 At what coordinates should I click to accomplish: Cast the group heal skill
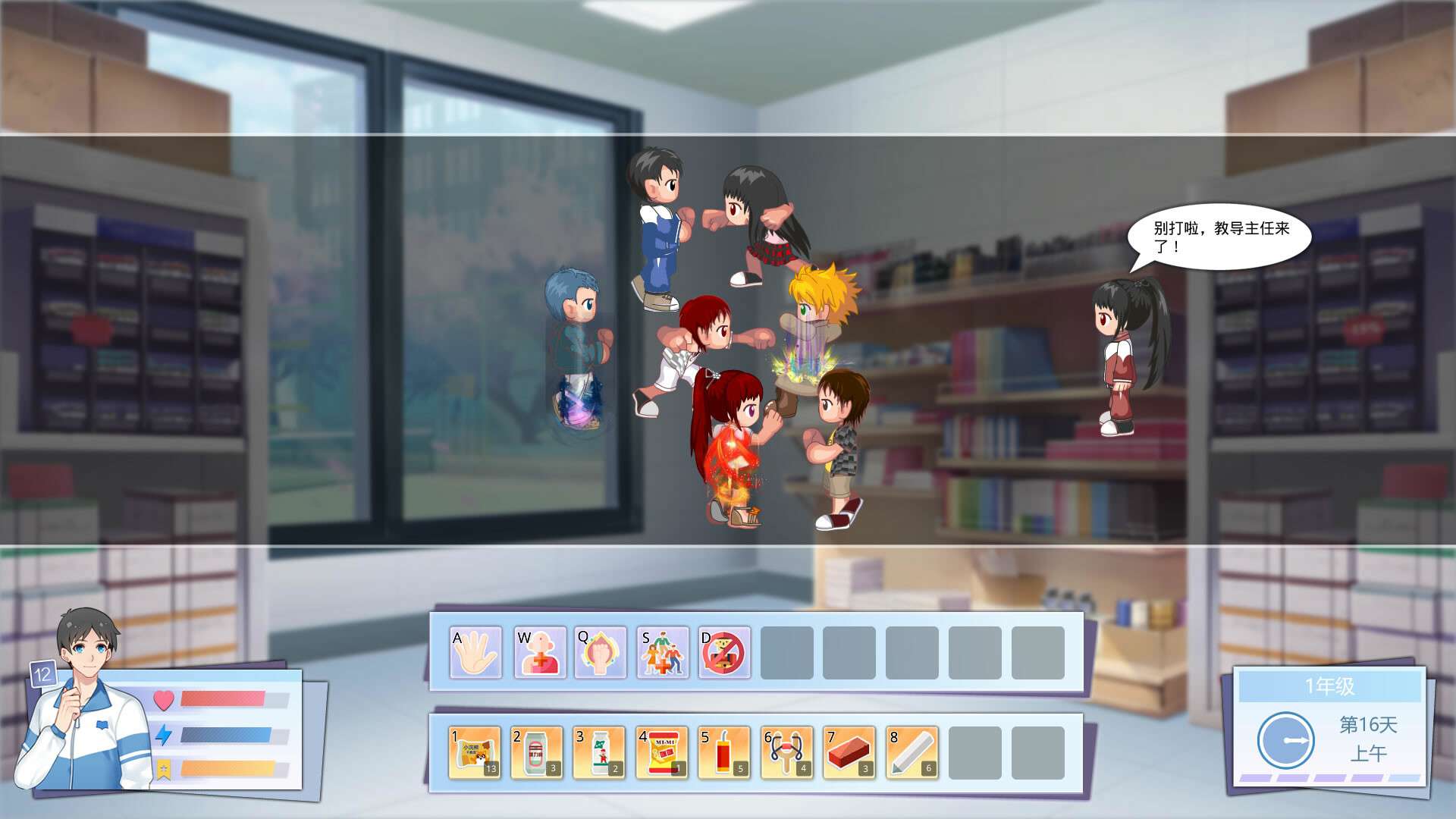(663, 652)
